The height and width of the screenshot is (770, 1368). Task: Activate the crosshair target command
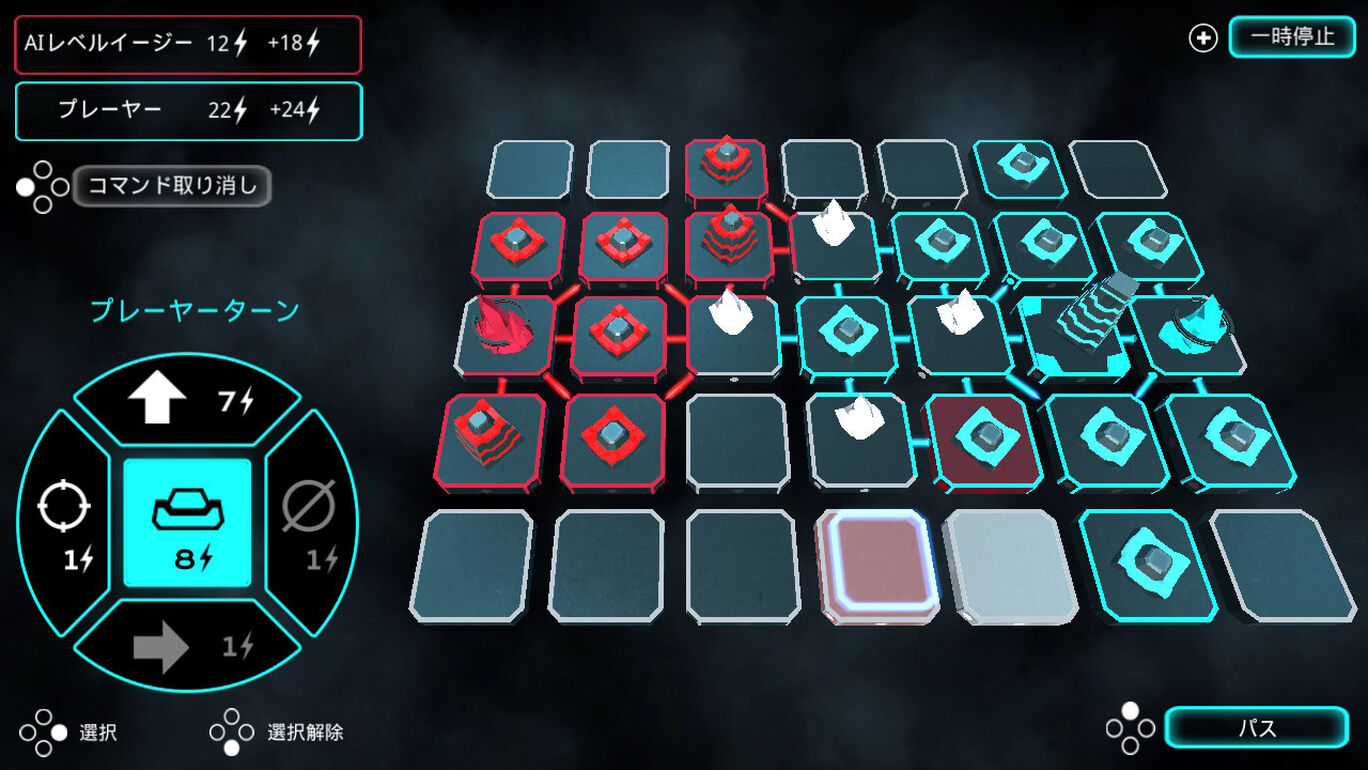coord(65,523)
